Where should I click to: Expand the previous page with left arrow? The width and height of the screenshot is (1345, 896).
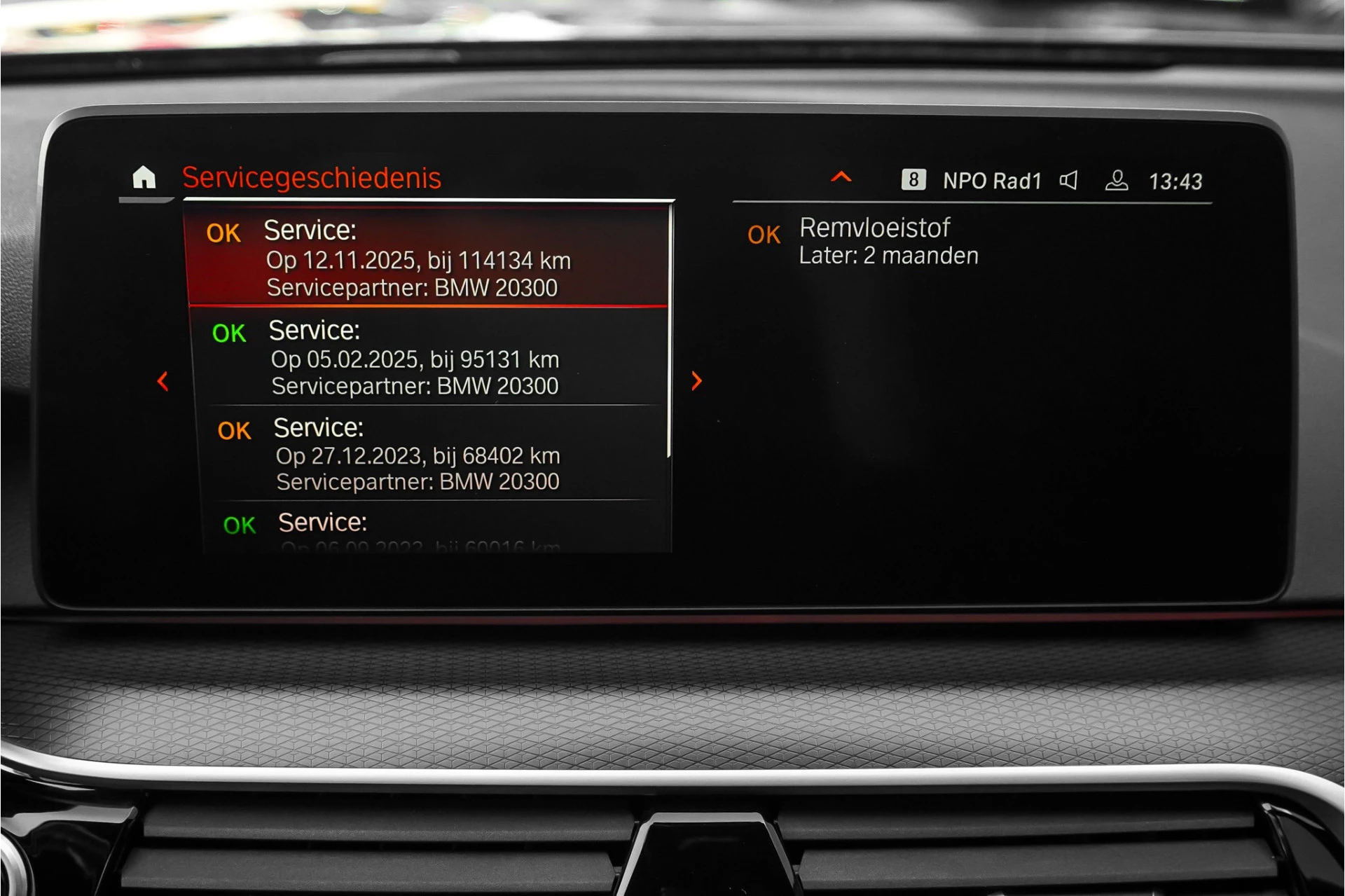(x=162, y=381)
